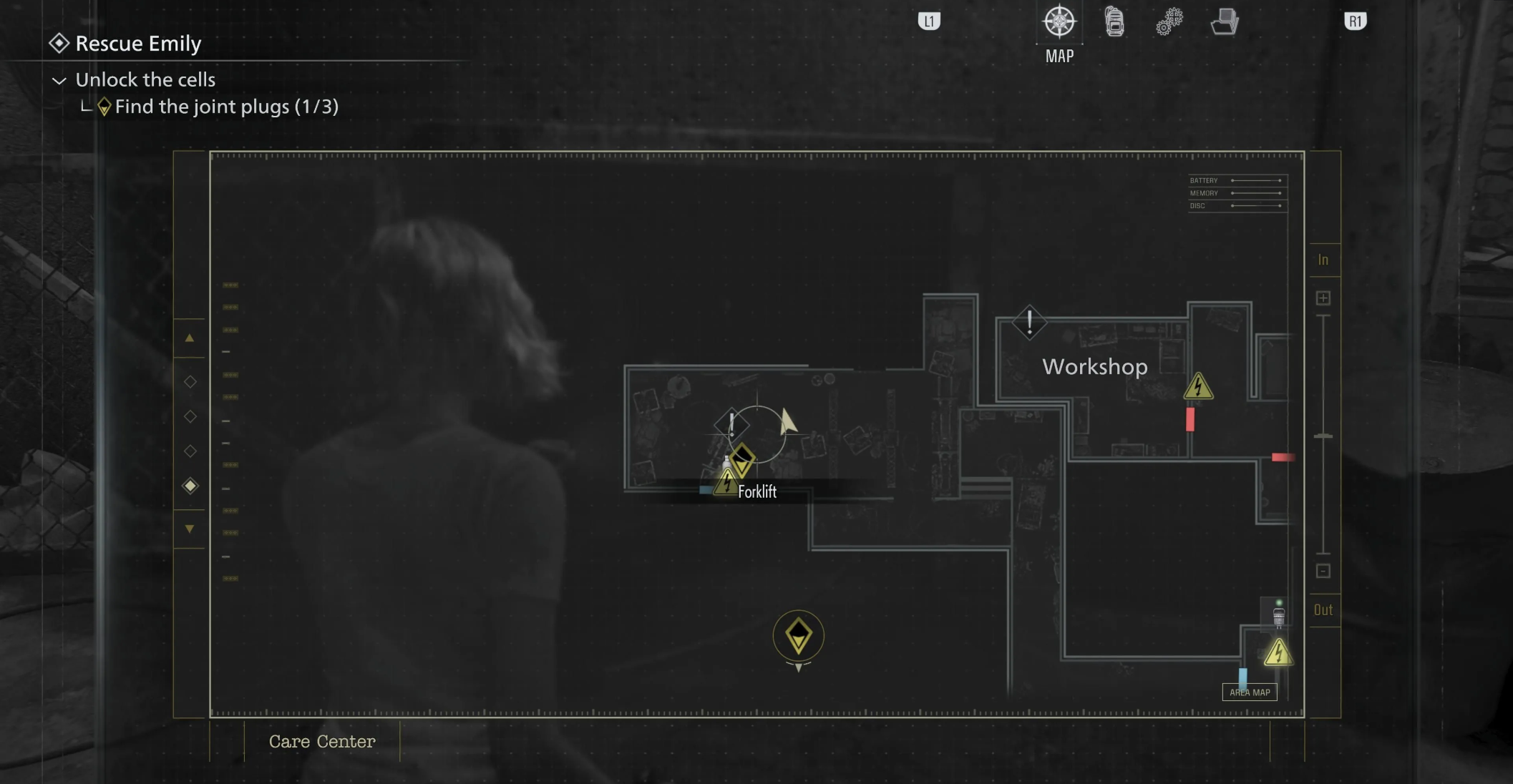This screenshot has width=1513, height=784.
Task: Click the map zoom slider handle
Action: pyautogui.click(x=1323, y=436)
